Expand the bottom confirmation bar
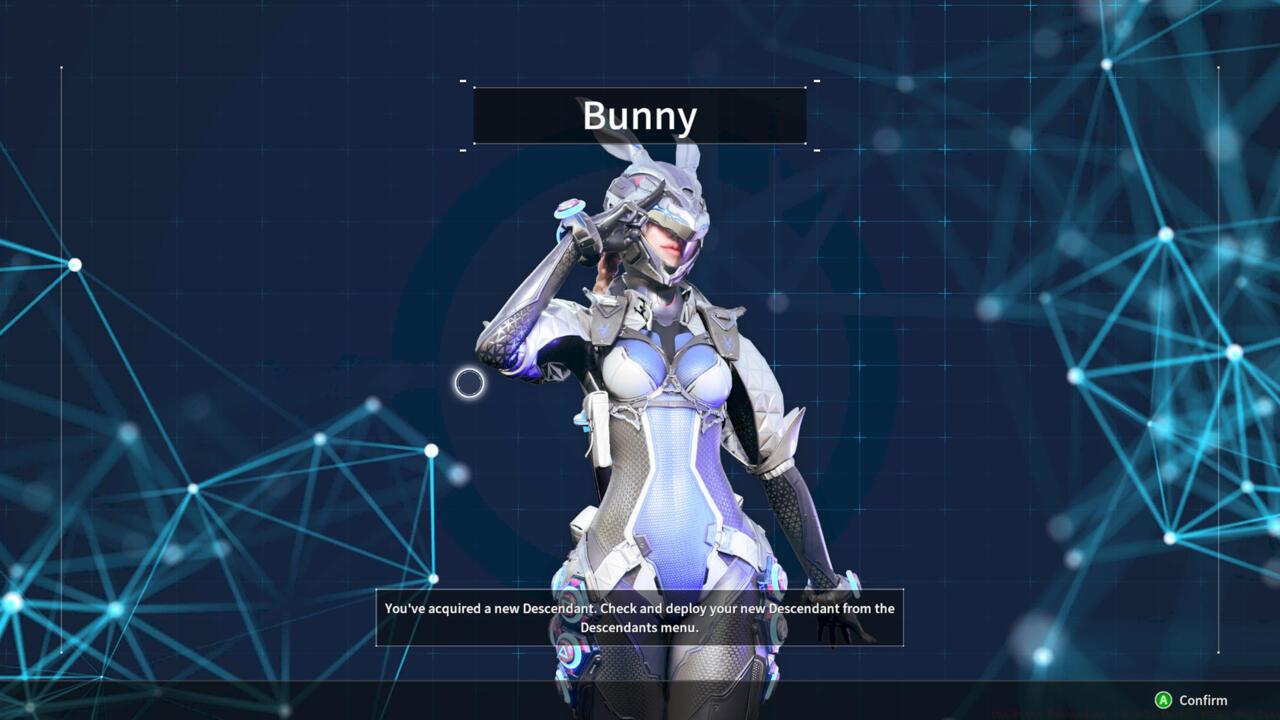1280x720 pixels. (1195, 701)
